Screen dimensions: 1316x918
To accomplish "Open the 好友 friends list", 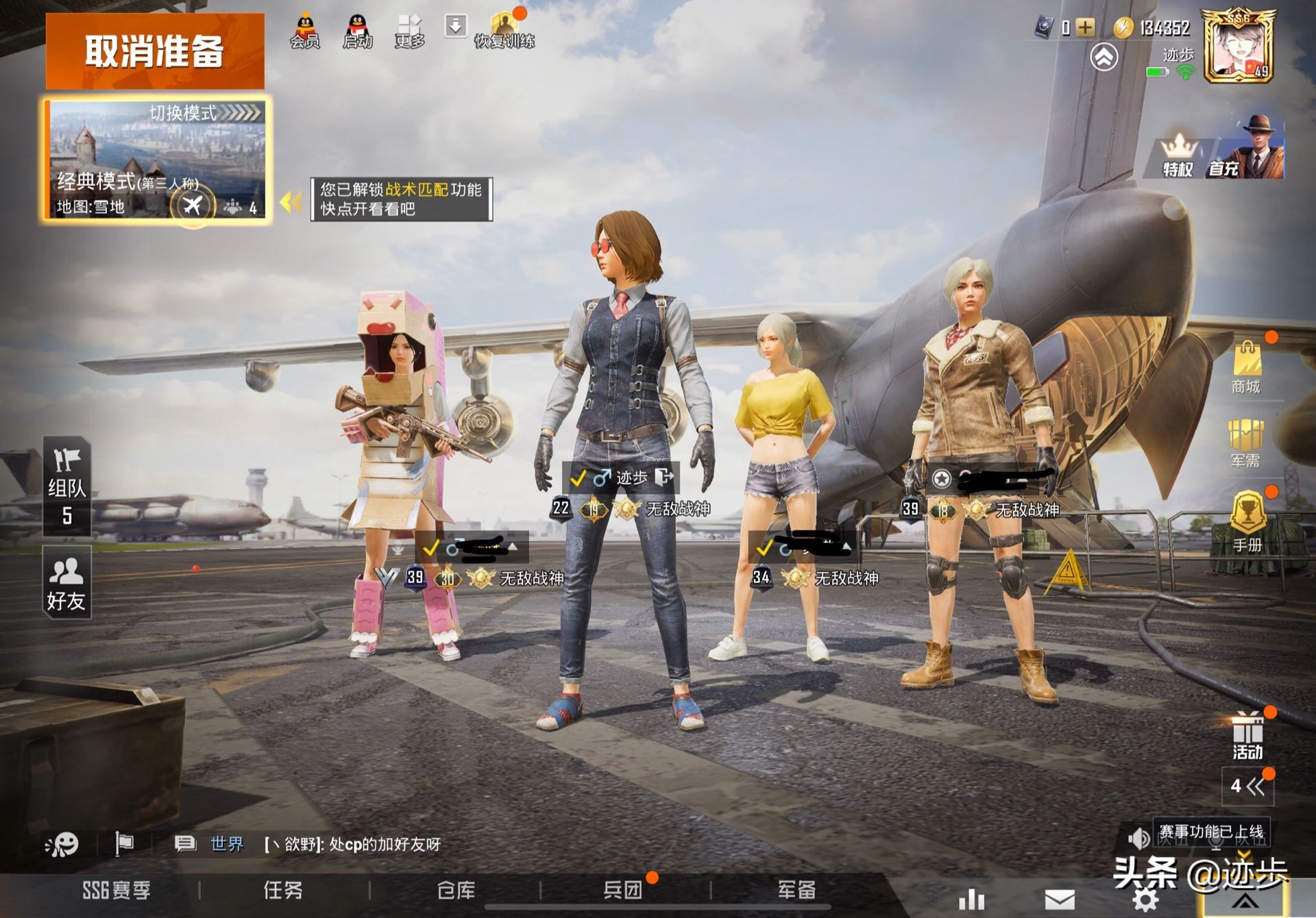I will point(66,584).
